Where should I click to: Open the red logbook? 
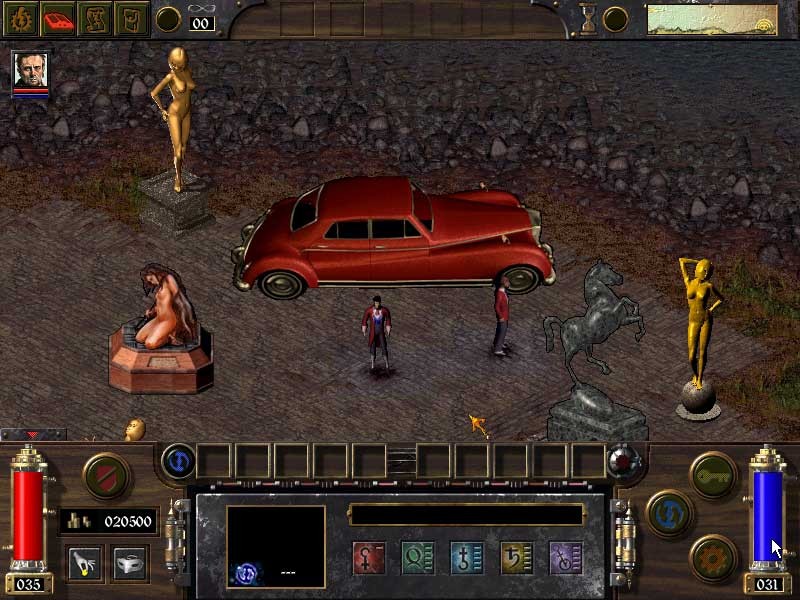point(58,18)
